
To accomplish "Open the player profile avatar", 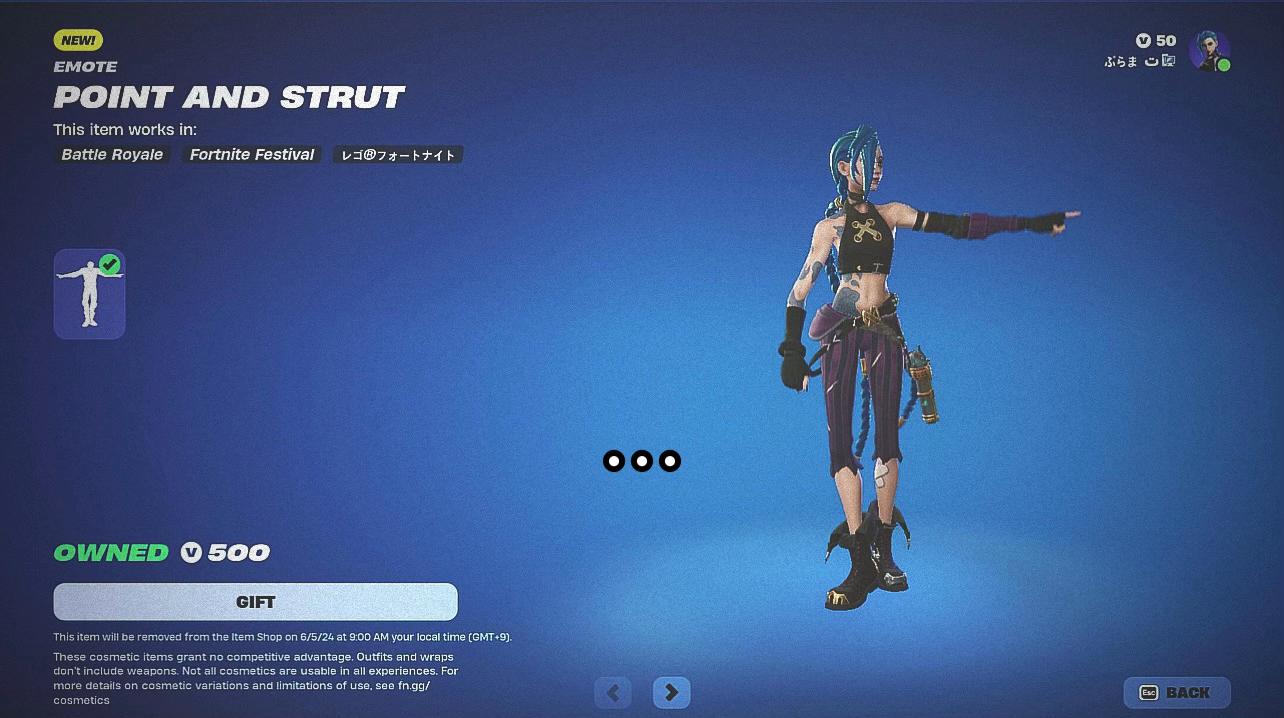I will (x=1209, y=50).
